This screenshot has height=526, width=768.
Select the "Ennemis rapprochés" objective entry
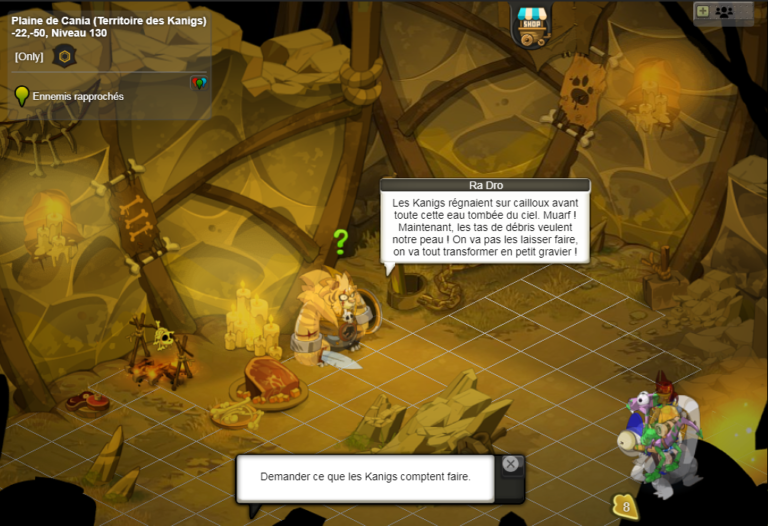[x=78, y=96]
